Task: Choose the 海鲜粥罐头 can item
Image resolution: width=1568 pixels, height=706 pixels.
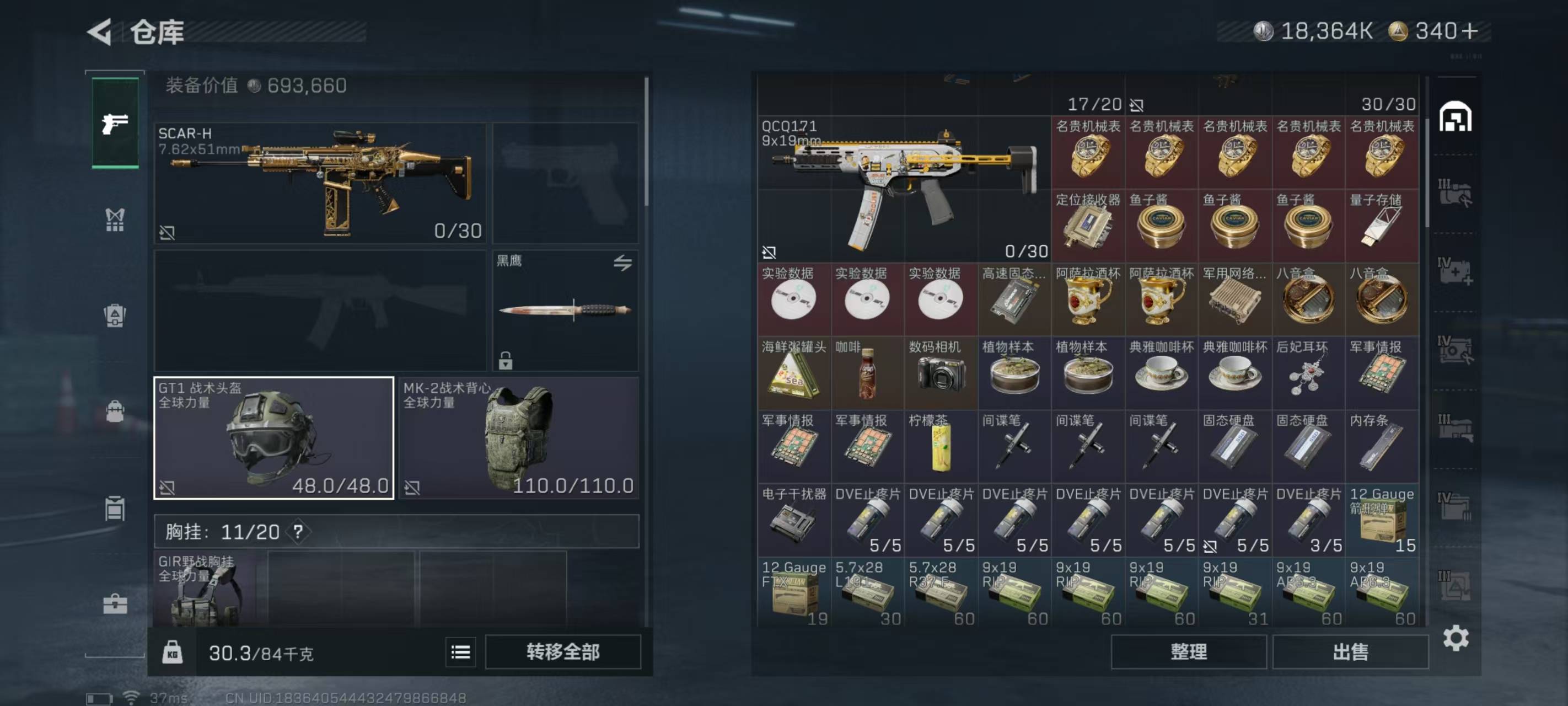Action: tap(794, 373)
